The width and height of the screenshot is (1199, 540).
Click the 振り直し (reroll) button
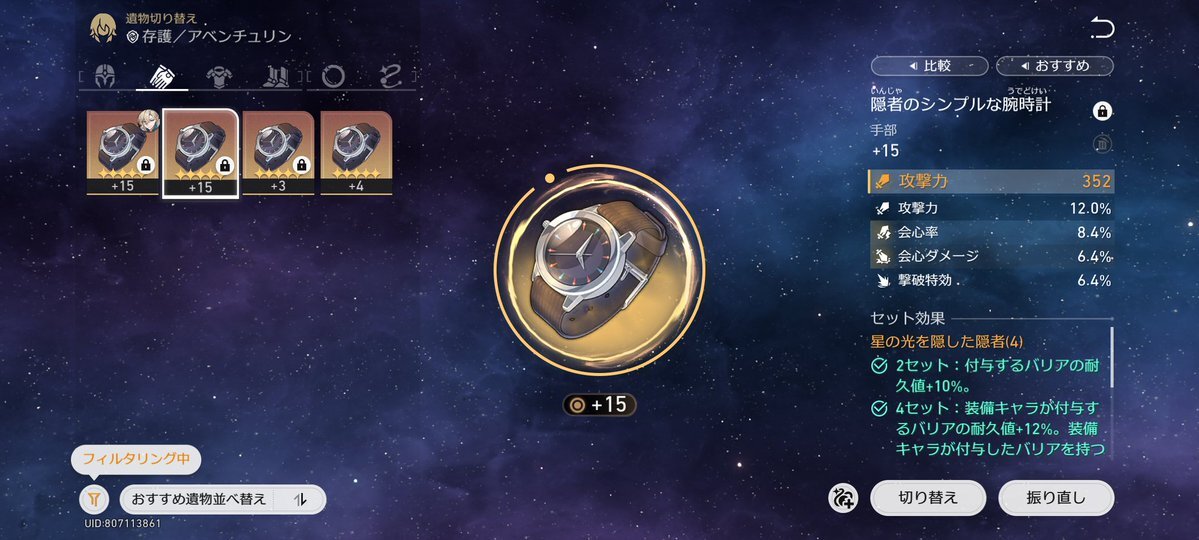tap(1055, 497)
